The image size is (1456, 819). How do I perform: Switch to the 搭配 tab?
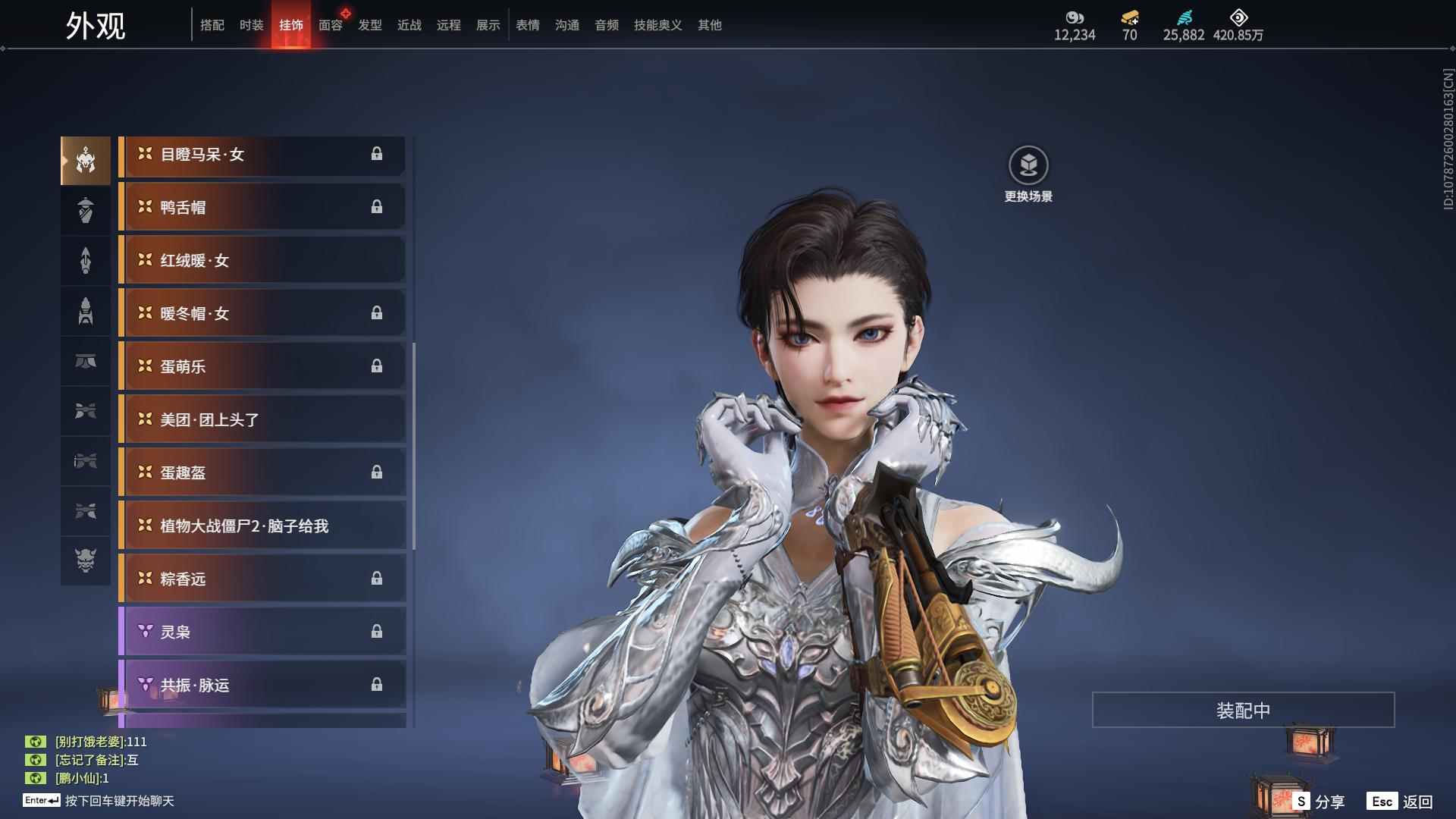coord(212,25)
